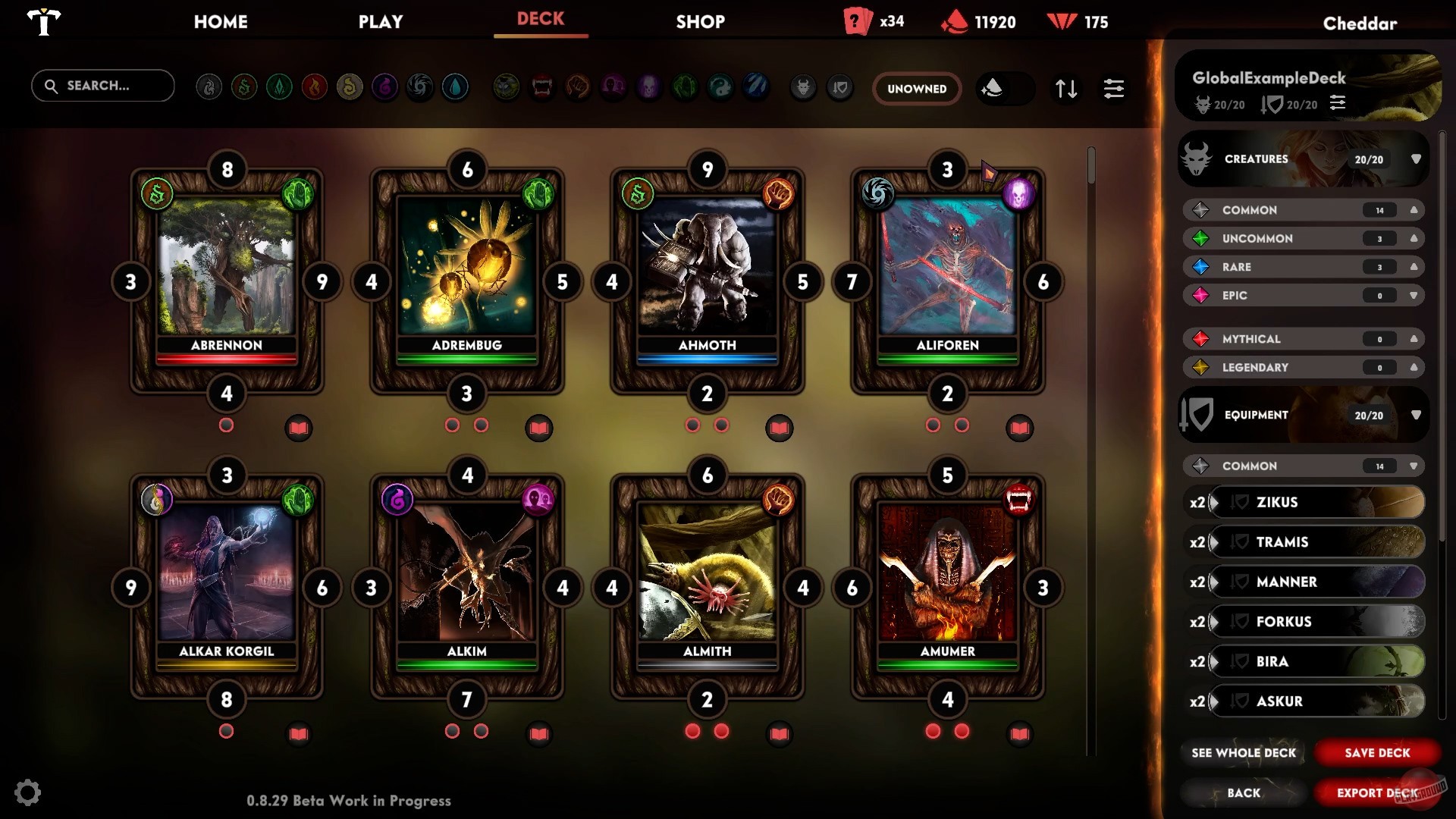Open the PLAY tab
Viewport: 1456px width, 819px height.
(x=381, y=22)
